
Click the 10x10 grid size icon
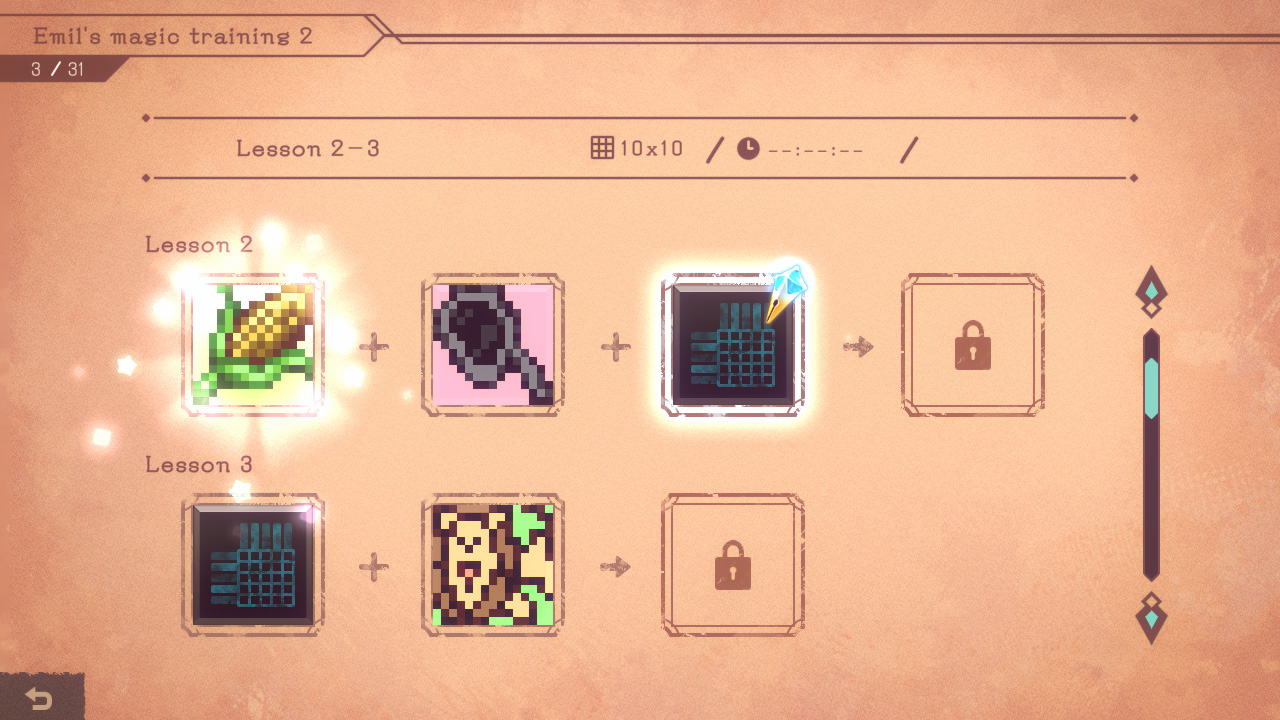coord(604,147)
